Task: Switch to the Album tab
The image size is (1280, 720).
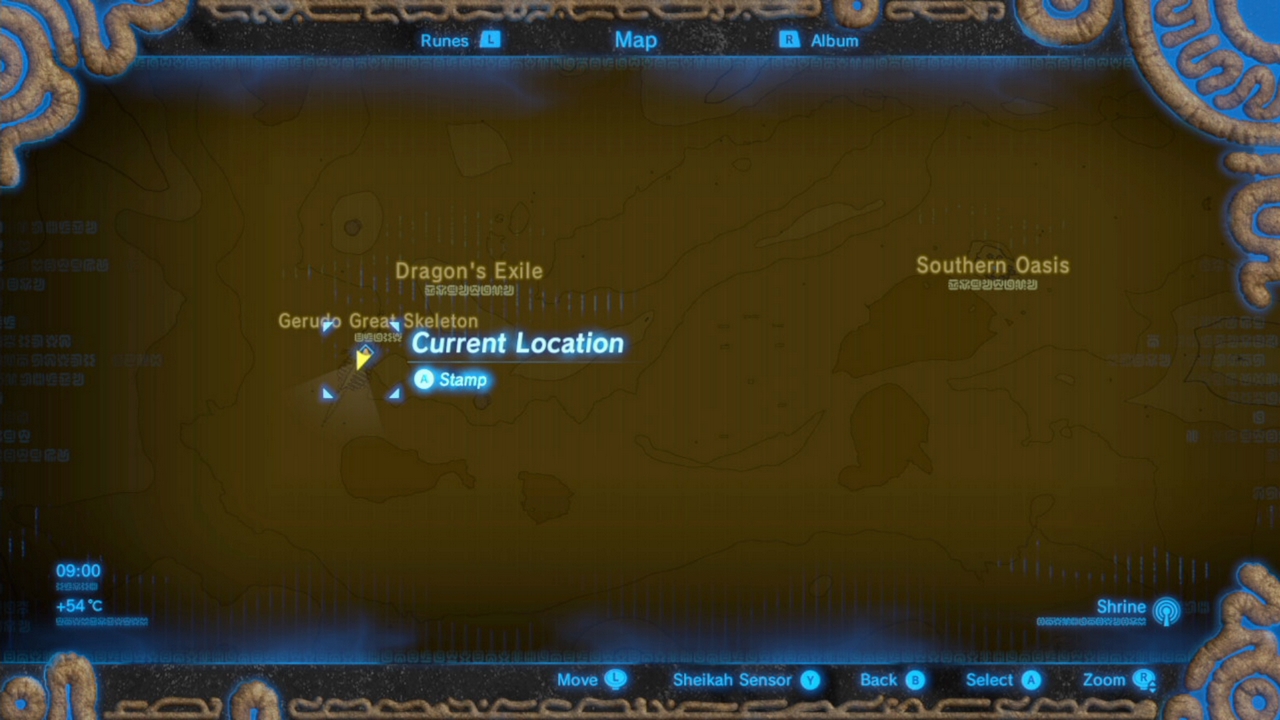Action: (834, 40)
